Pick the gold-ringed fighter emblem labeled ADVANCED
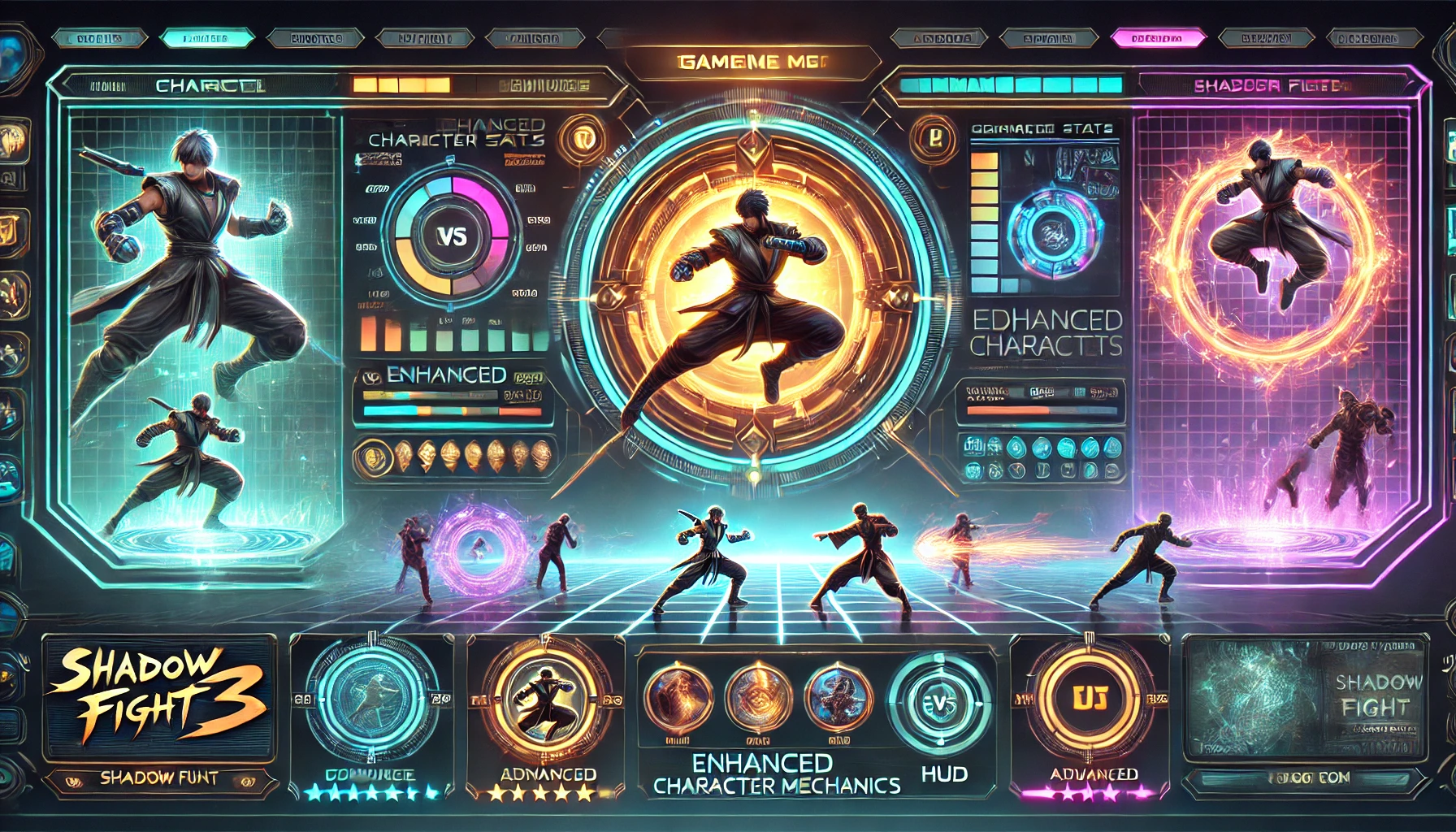Viewport: 1456px width, 832px height. pos(546,698)
